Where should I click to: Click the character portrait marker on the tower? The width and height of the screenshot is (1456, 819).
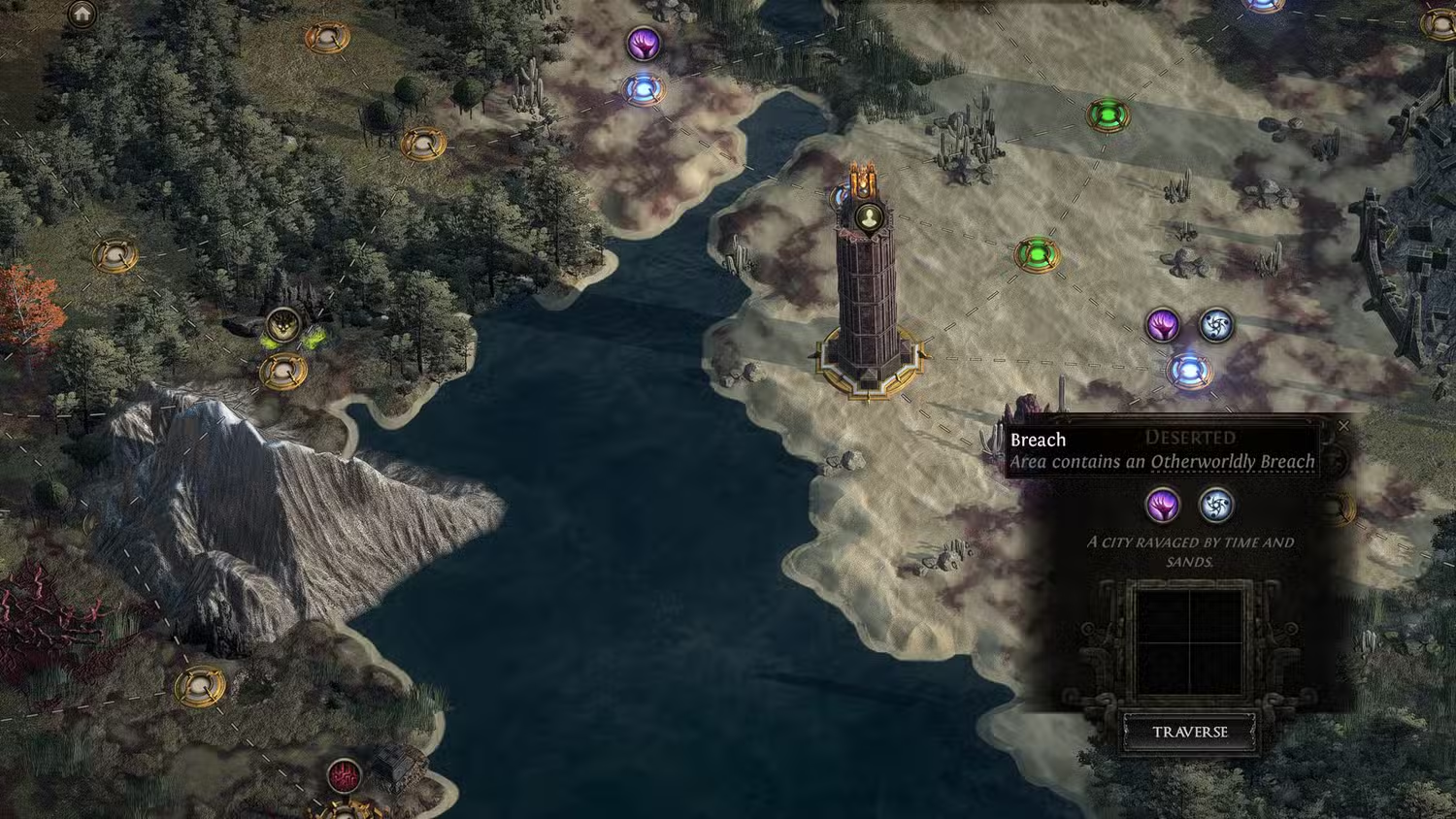(868, 216)
